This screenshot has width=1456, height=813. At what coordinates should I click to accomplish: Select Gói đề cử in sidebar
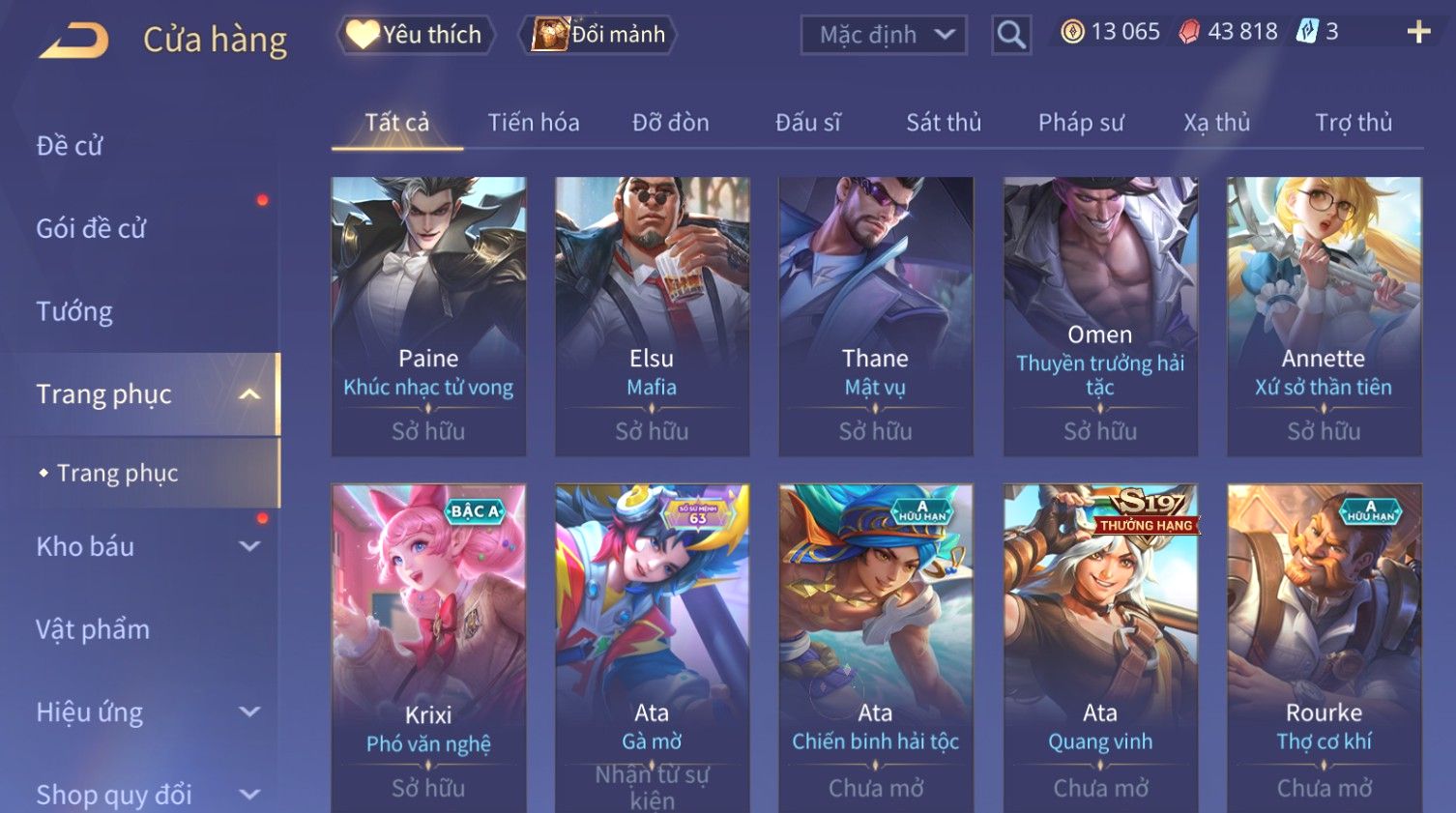click(91, 229)
